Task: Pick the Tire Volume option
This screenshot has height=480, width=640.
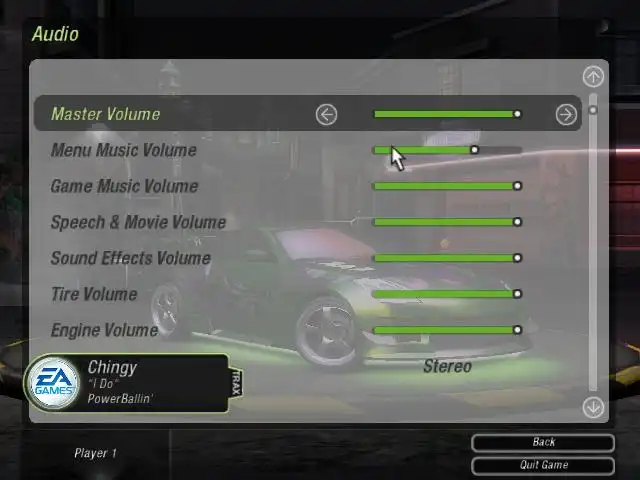Action: (94, 294)
